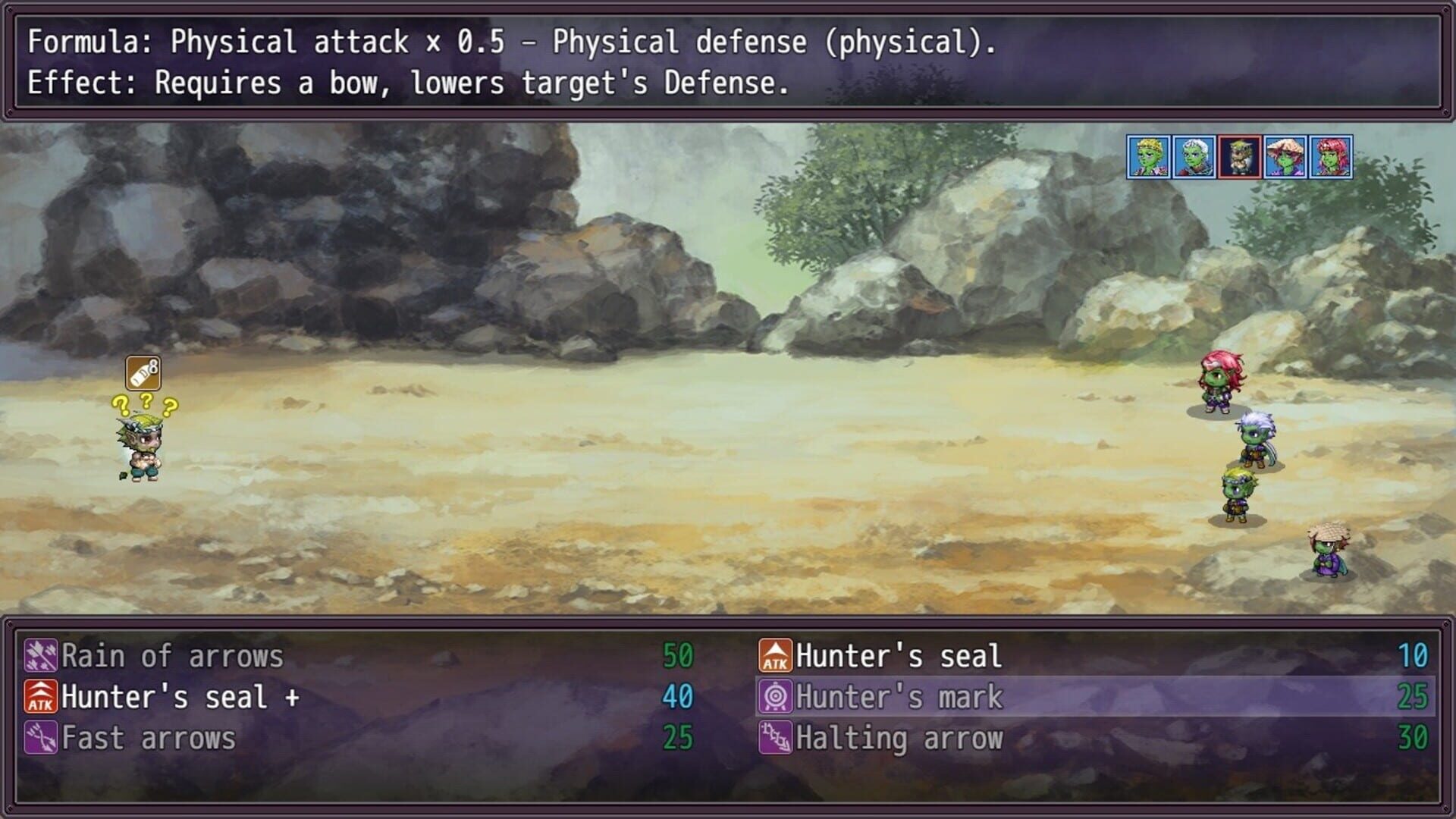1456x819 pixels.
Task: Click the Hunter's seal + ATK icon
Action: click(42, 696)
